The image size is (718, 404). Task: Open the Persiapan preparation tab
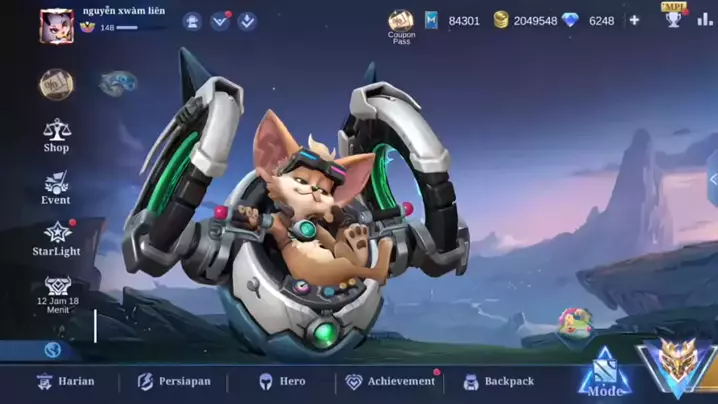pos(173,381)
